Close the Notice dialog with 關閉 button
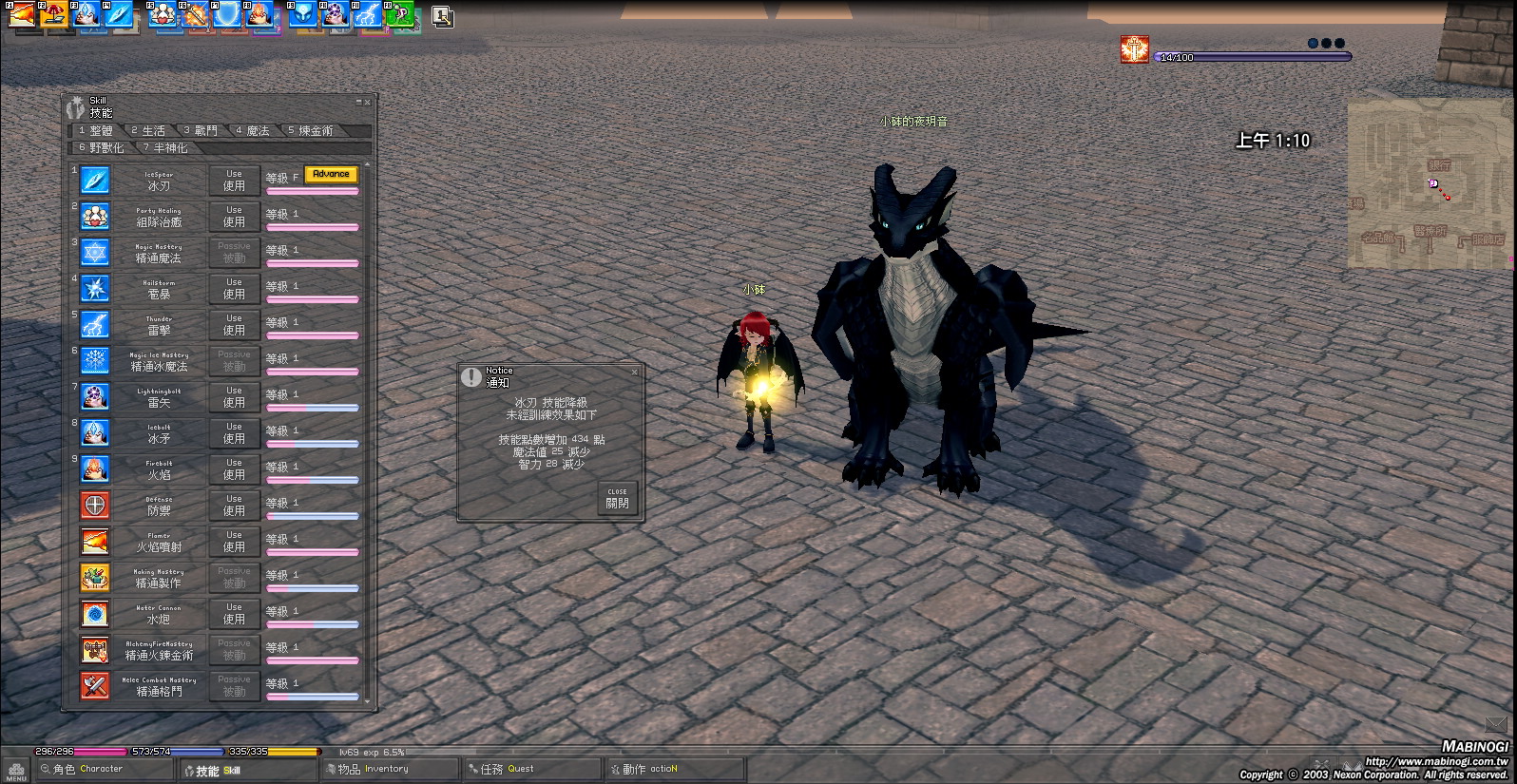The image size is (1517, 784). [617, 498]
